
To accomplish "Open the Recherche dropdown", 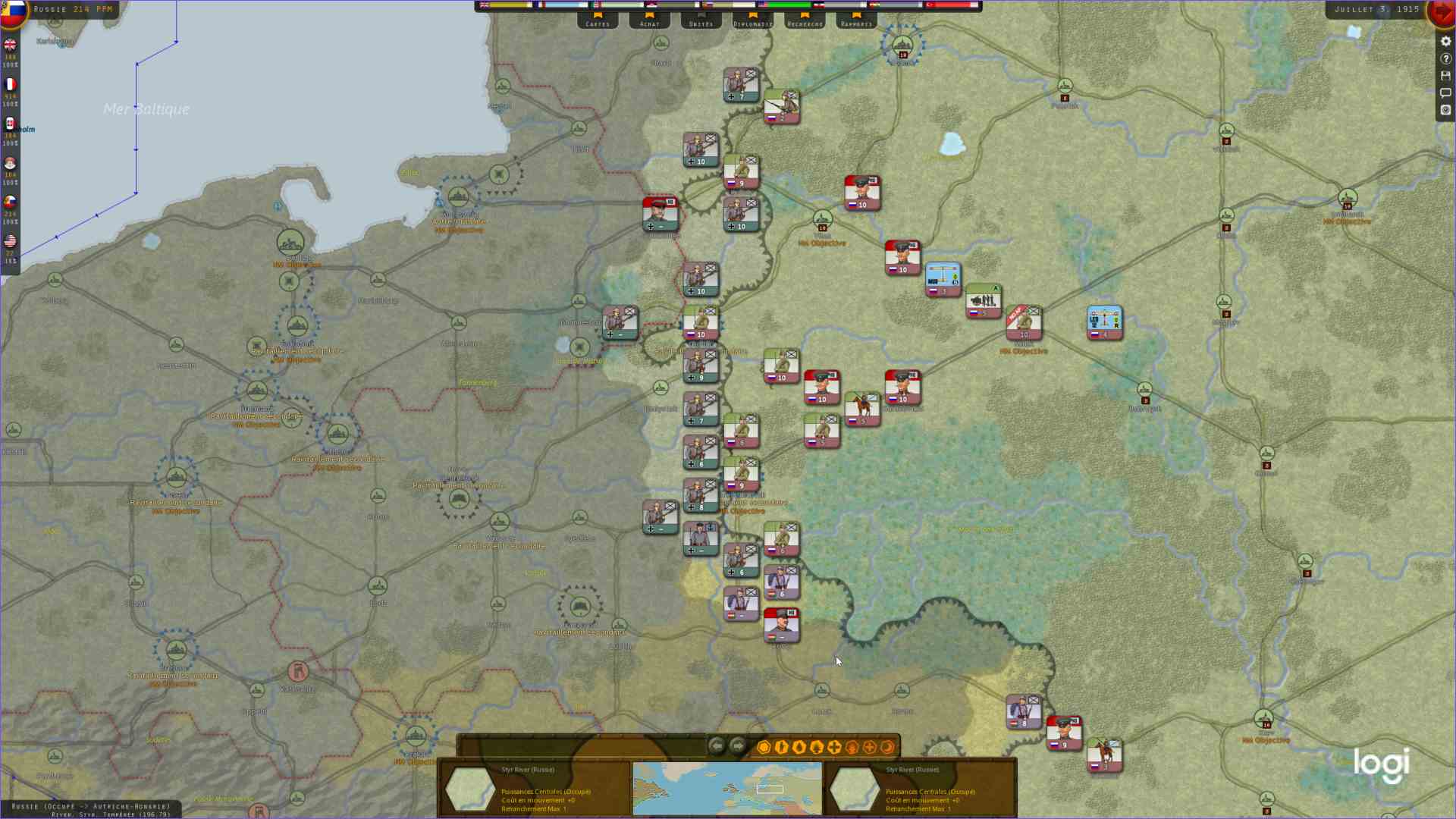I will click(805, 23).
